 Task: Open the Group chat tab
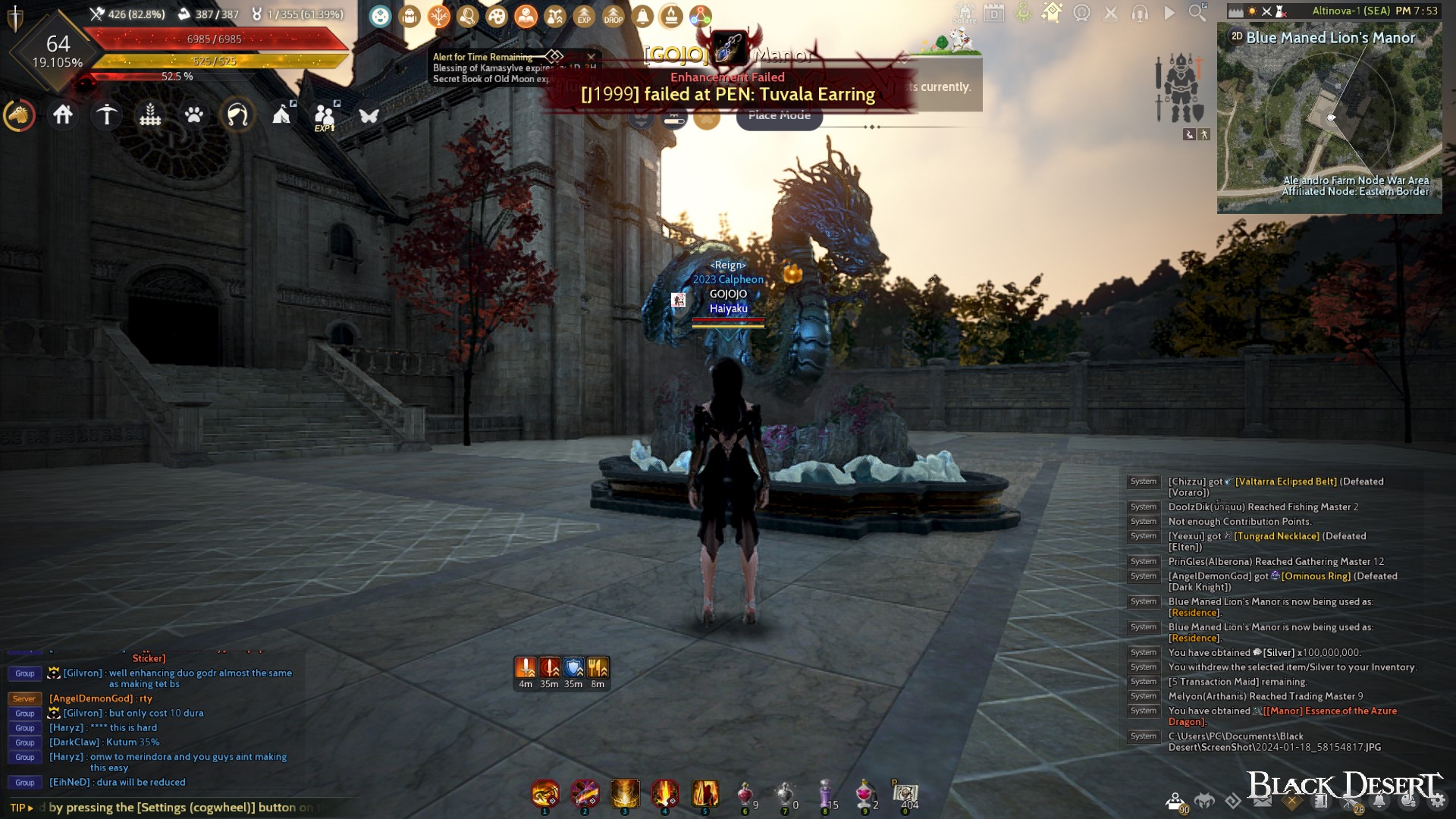click(25, 673)
